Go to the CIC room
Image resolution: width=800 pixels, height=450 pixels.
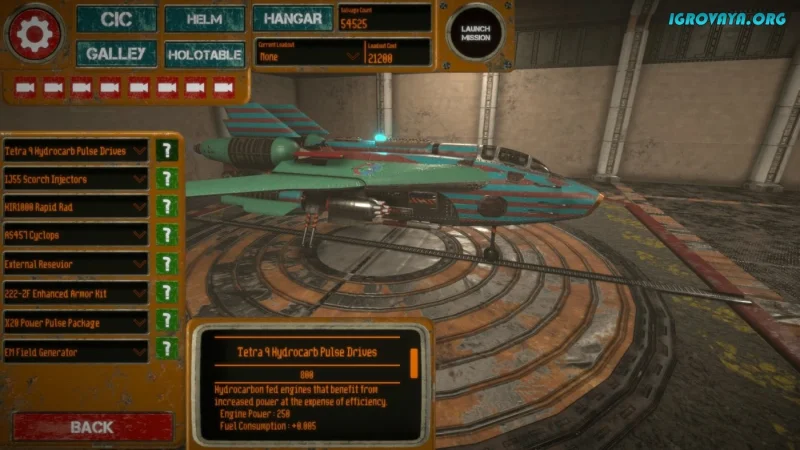click(x=116, y=19)
